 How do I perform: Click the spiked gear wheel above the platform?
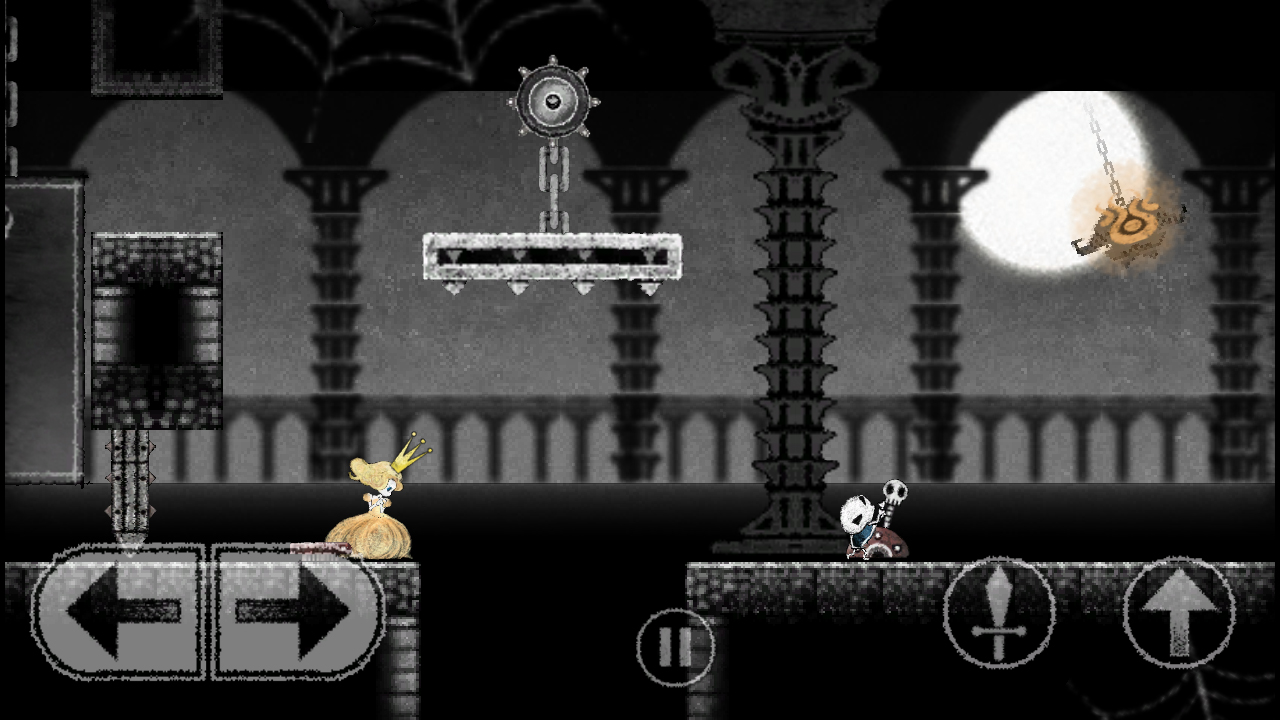click(553, 100)
